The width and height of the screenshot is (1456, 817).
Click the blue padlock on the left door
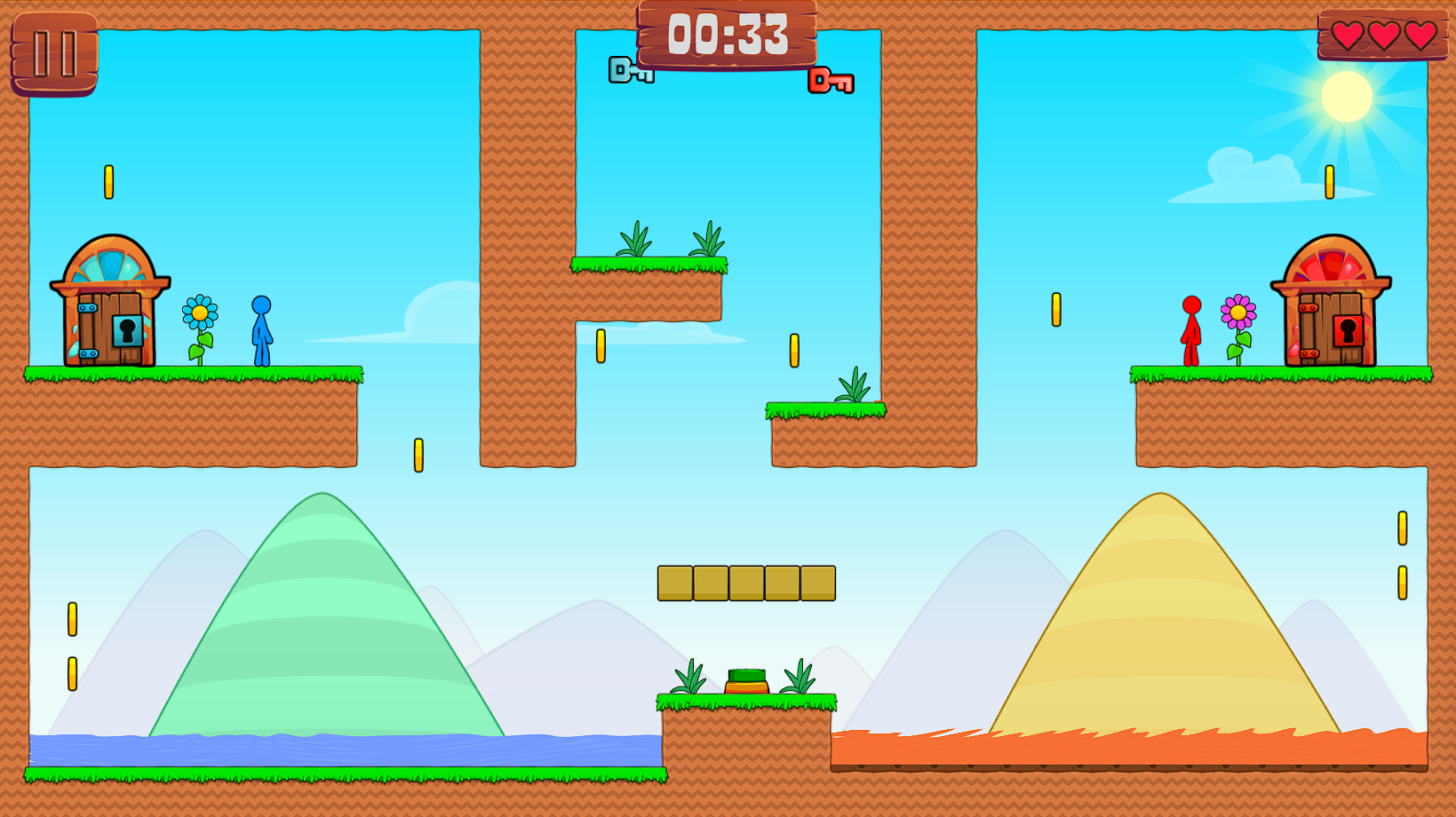(x=126, y=329)
